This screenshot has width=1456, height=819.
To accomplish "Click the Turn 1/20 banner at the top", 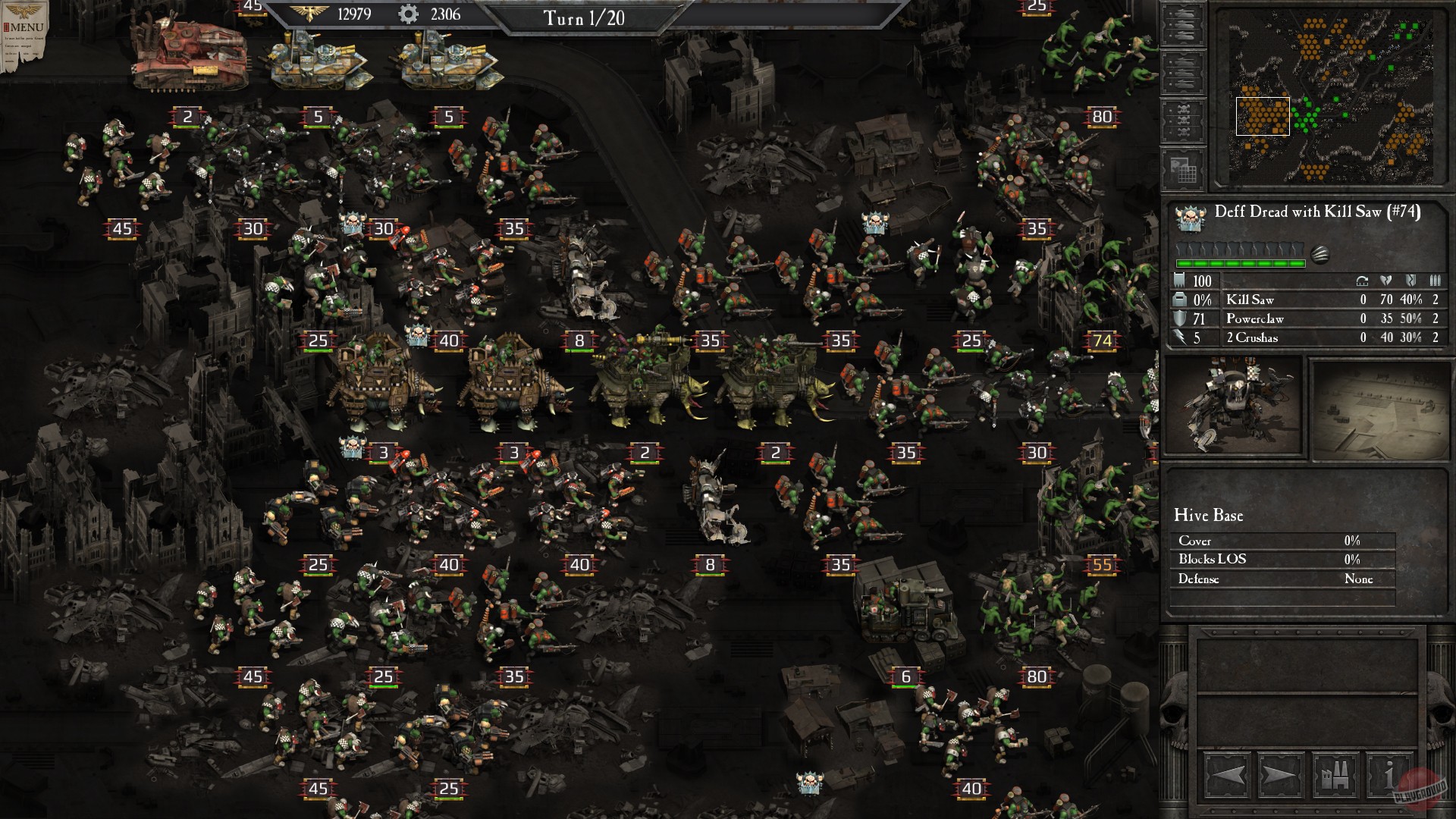I will click(584, 19).
